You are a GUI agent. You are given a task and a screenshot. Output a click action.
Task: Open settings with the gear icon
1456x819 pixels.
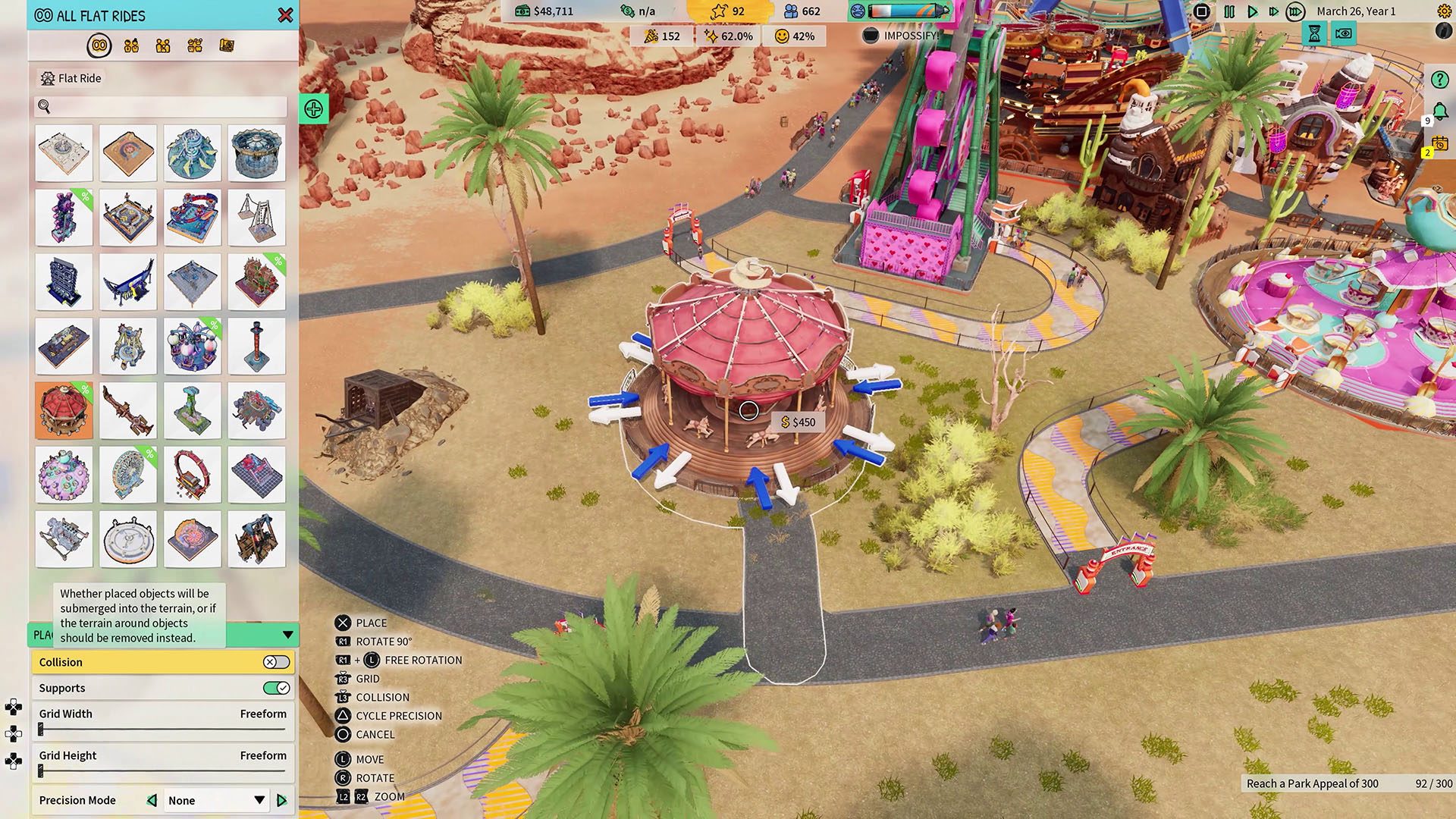coord(1444,11)
